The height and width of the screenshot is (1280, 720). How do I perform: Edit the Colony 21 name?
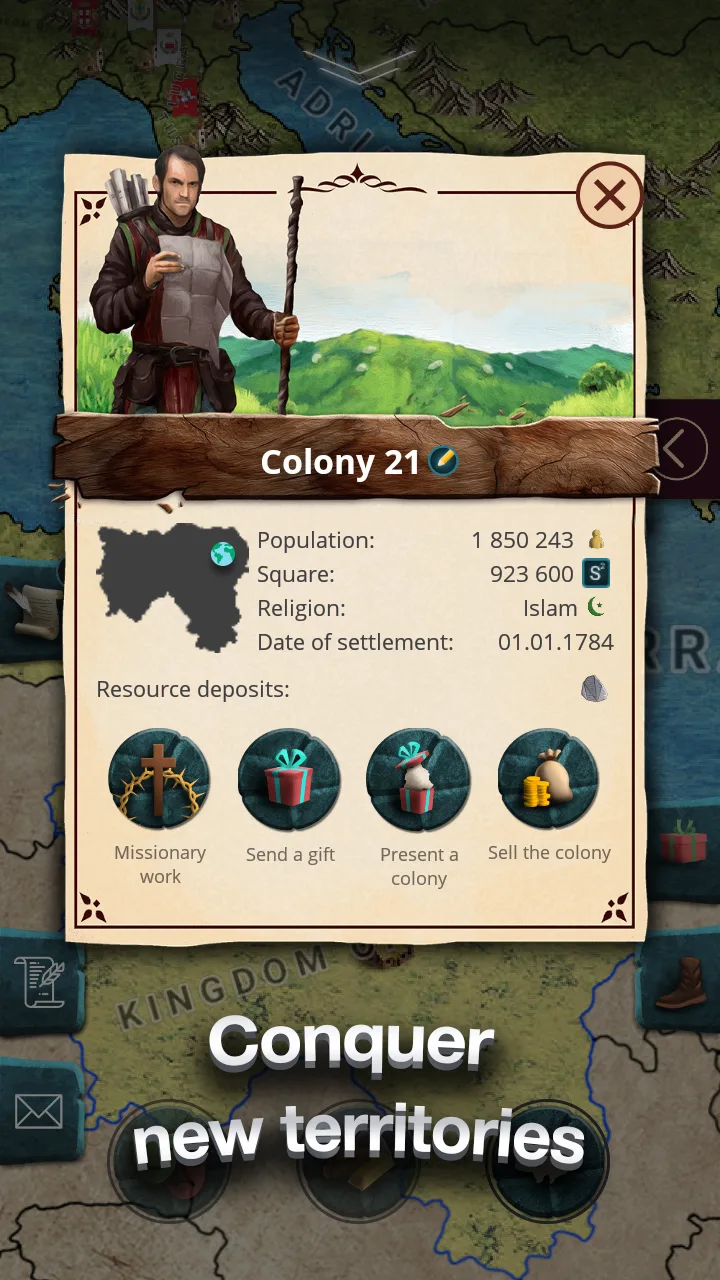click(443, 461)
